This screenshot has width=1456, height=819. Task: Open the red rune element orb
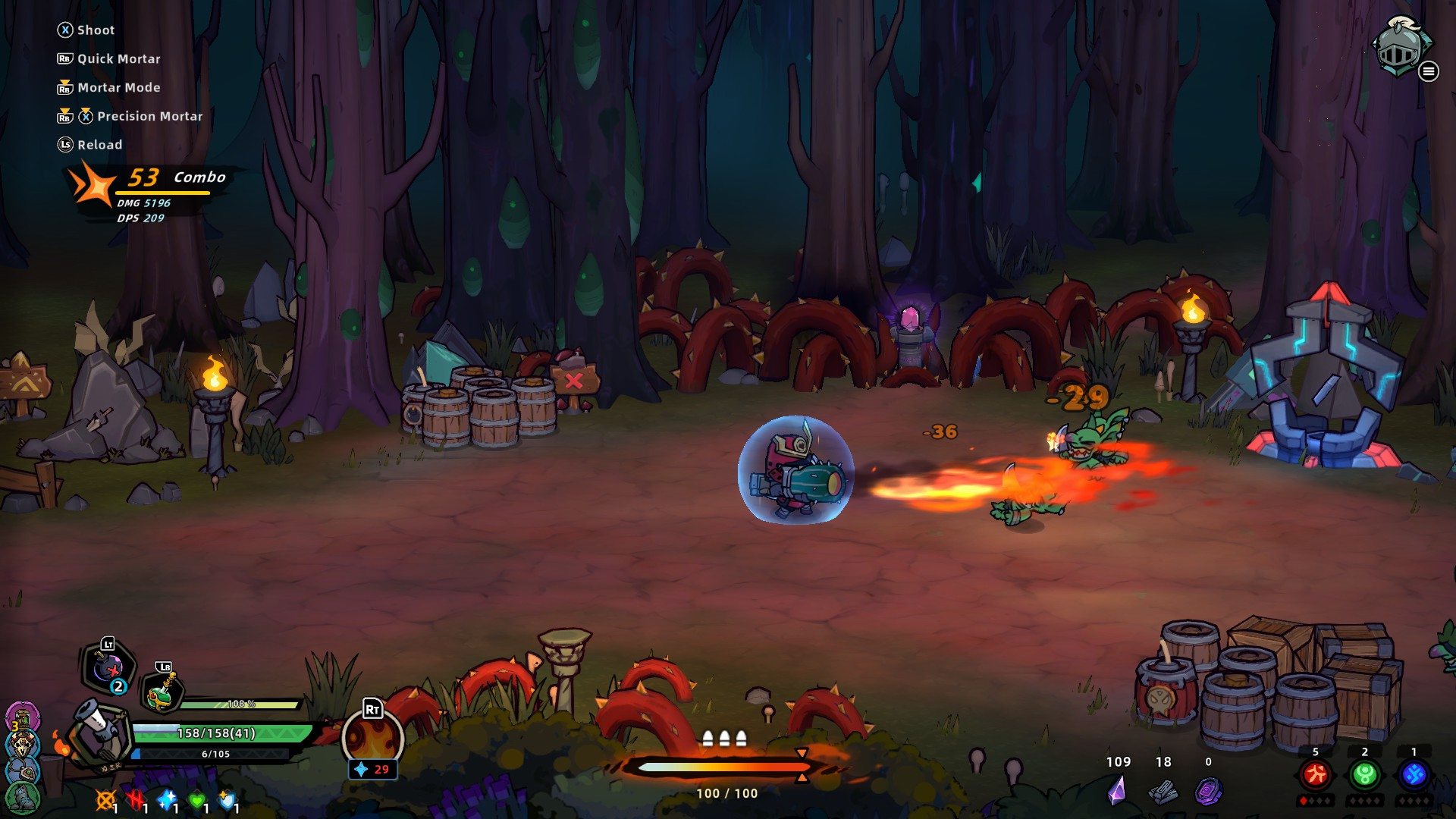(1315, 774)
